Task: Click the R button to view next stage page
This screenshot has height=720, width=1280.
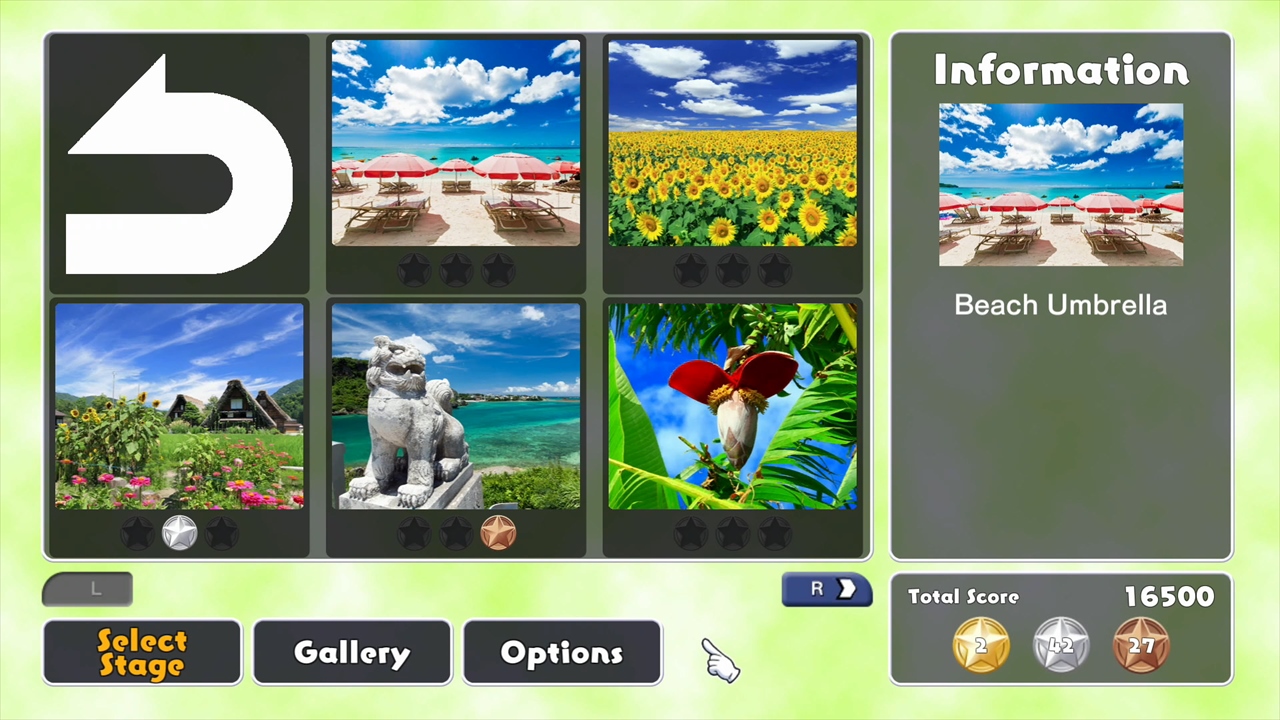Action: (826, 589)
